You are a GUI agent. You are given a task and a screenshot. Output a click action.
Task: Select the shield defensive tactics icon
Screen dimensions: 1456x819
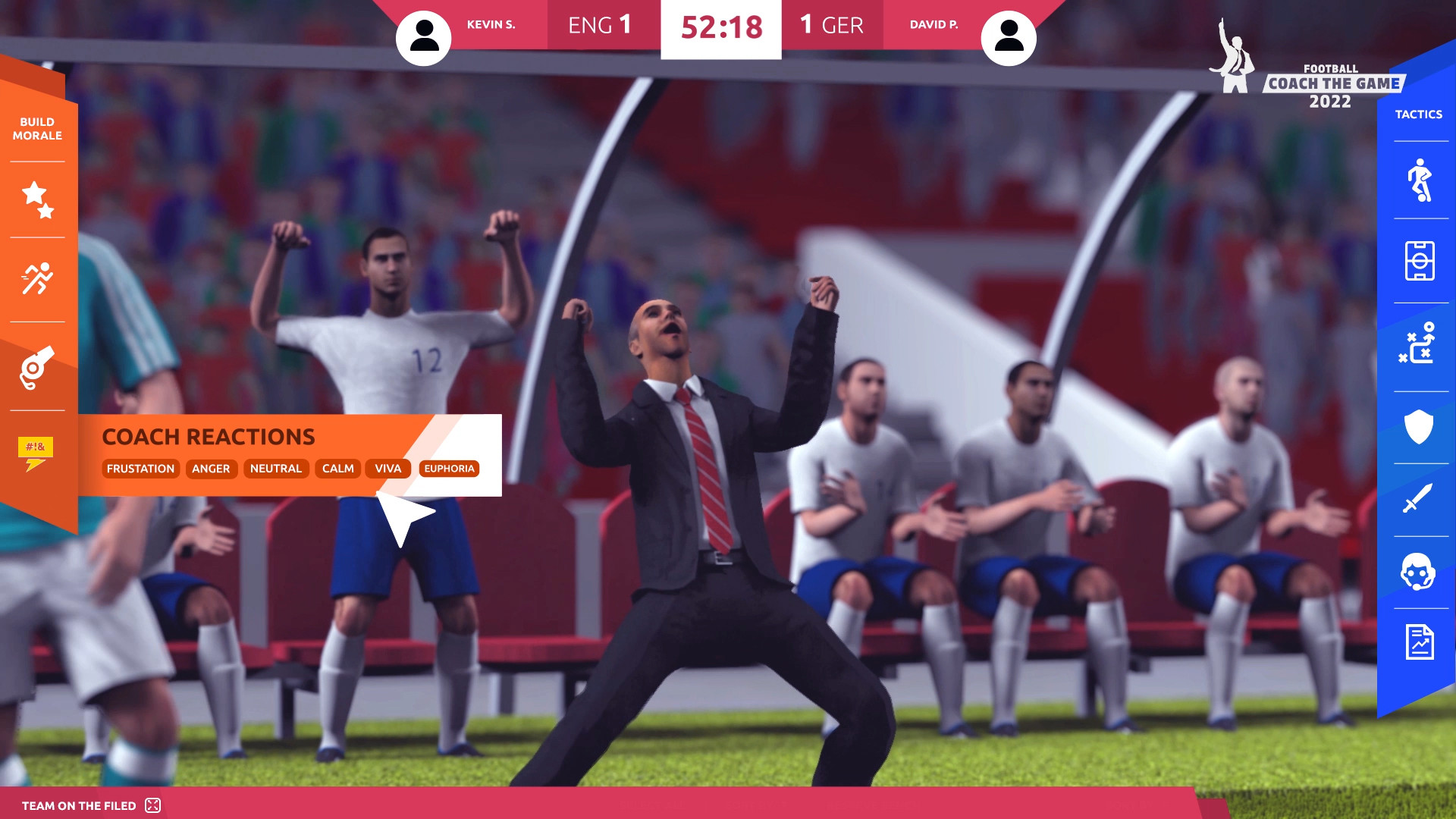coord(1420,425)
